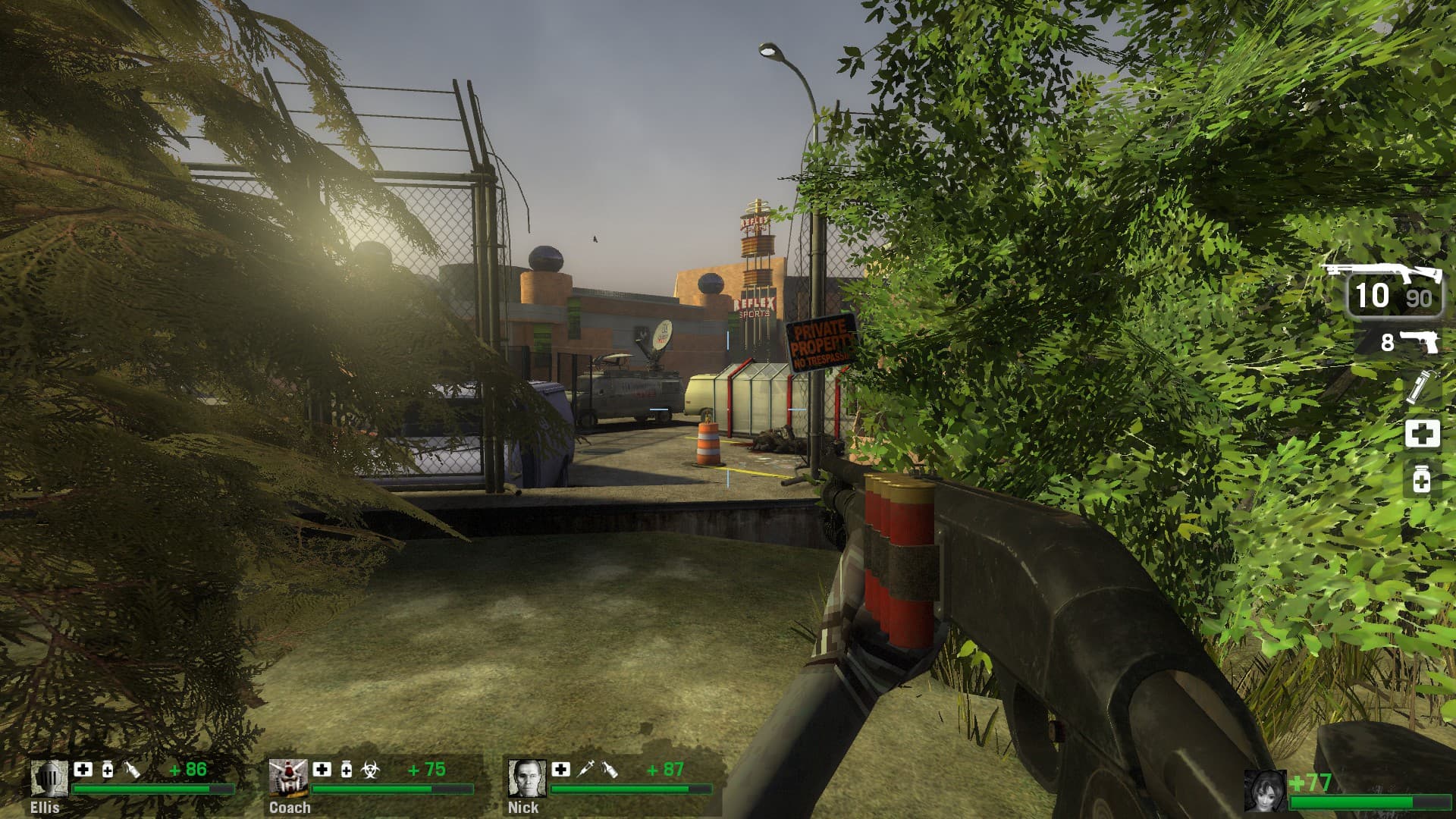Screen dimensions: 1456x819
Task: Click Nick's adrenaline syringe icon
Action: [x=585, y=770]
